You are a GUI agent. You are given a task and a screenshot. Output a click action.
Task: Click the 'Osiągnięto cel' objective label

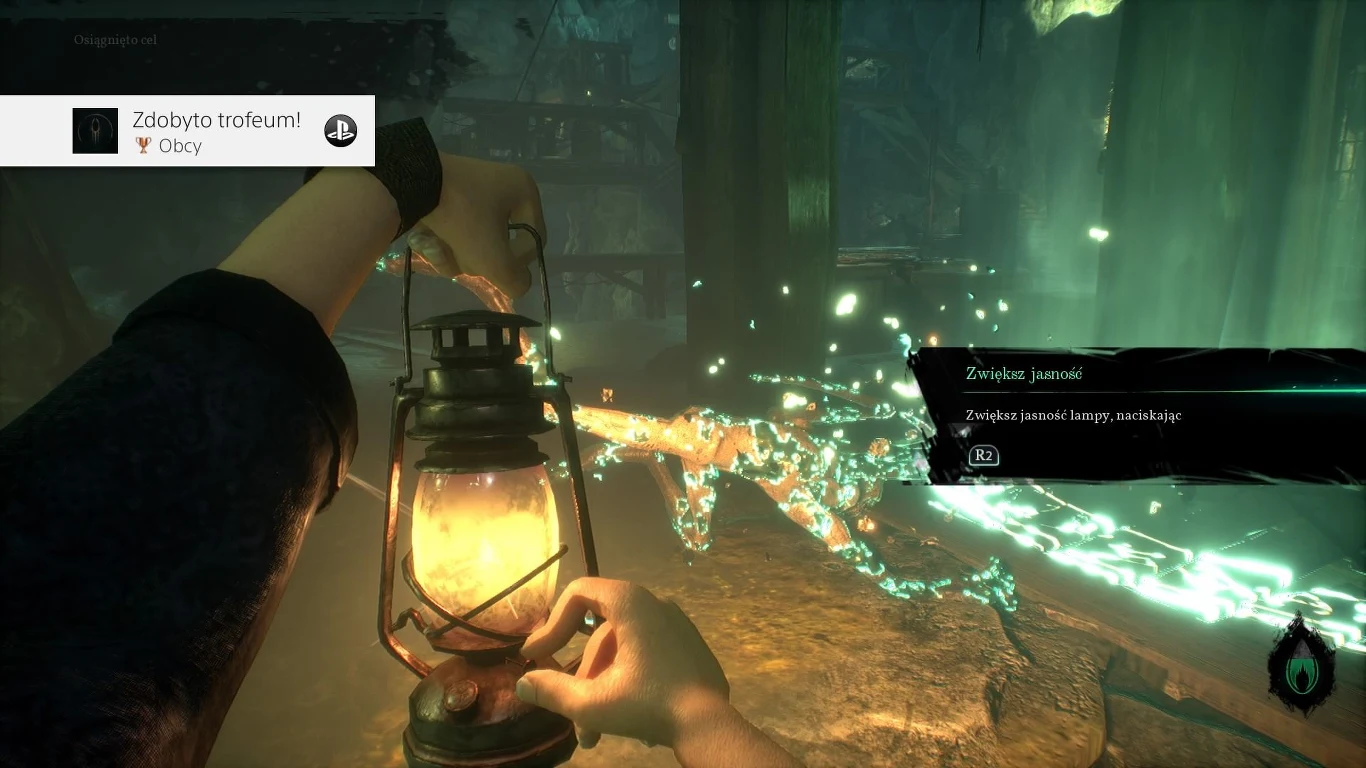[x=117, y=40]
